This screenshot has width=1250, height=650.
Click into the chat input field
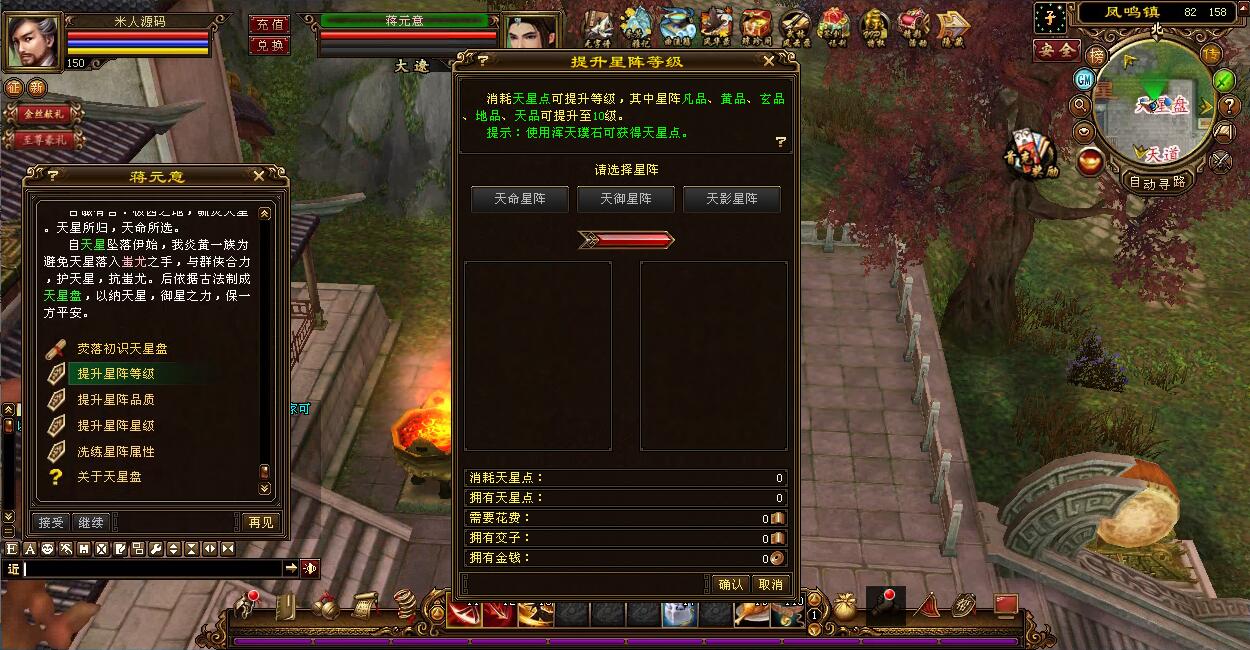click(150, 568)
